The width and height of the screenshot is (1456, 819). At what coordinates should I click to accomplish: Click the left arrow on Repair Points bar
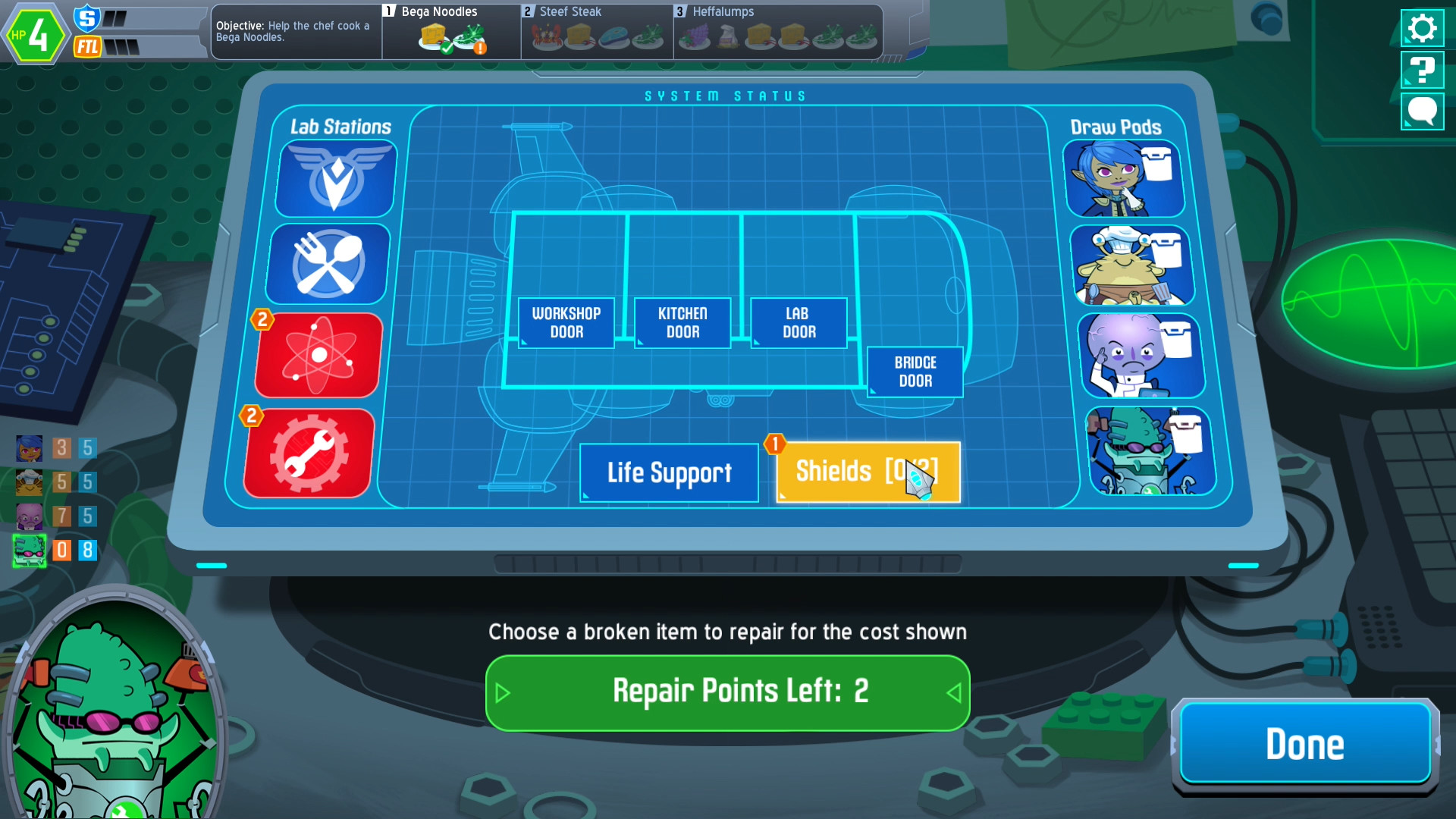coord(501,692)
